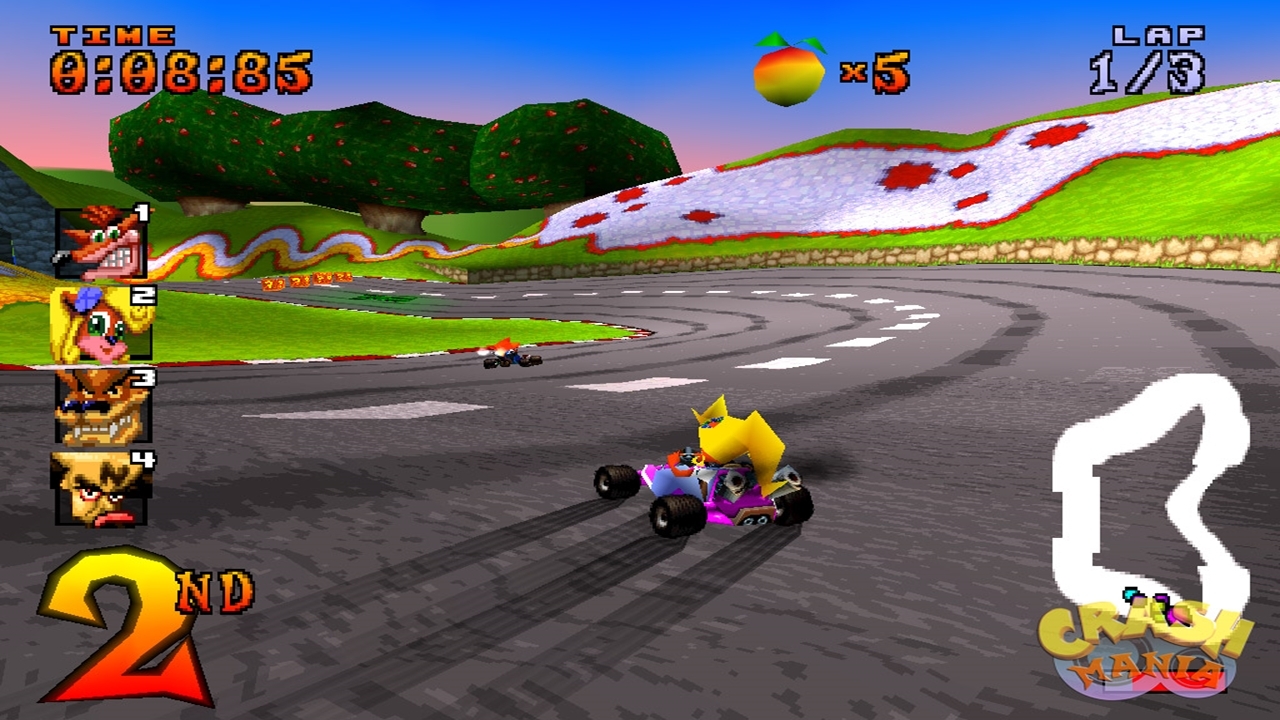Pick Dr. Neo Cortex's fourth-place portrait

pos(100,488)
